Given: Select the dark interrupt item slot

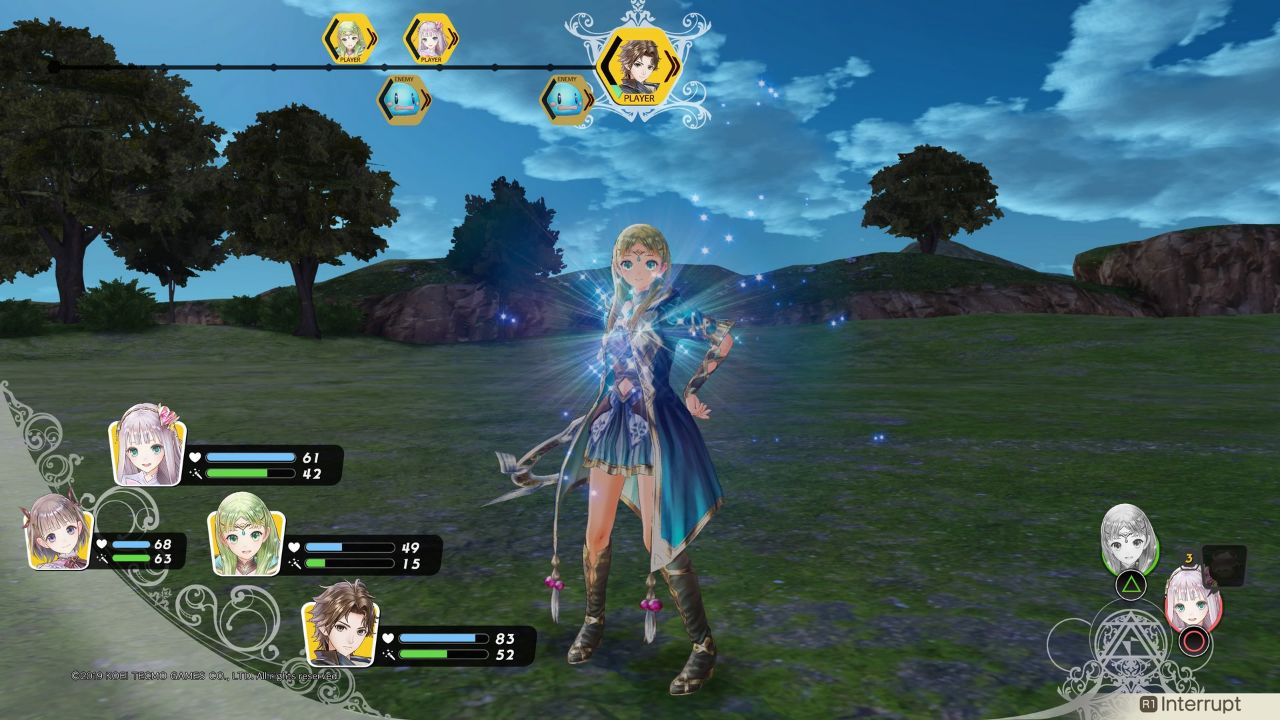Looking at the screenshot, I should pyautogui.click(x=1225, y=564).
